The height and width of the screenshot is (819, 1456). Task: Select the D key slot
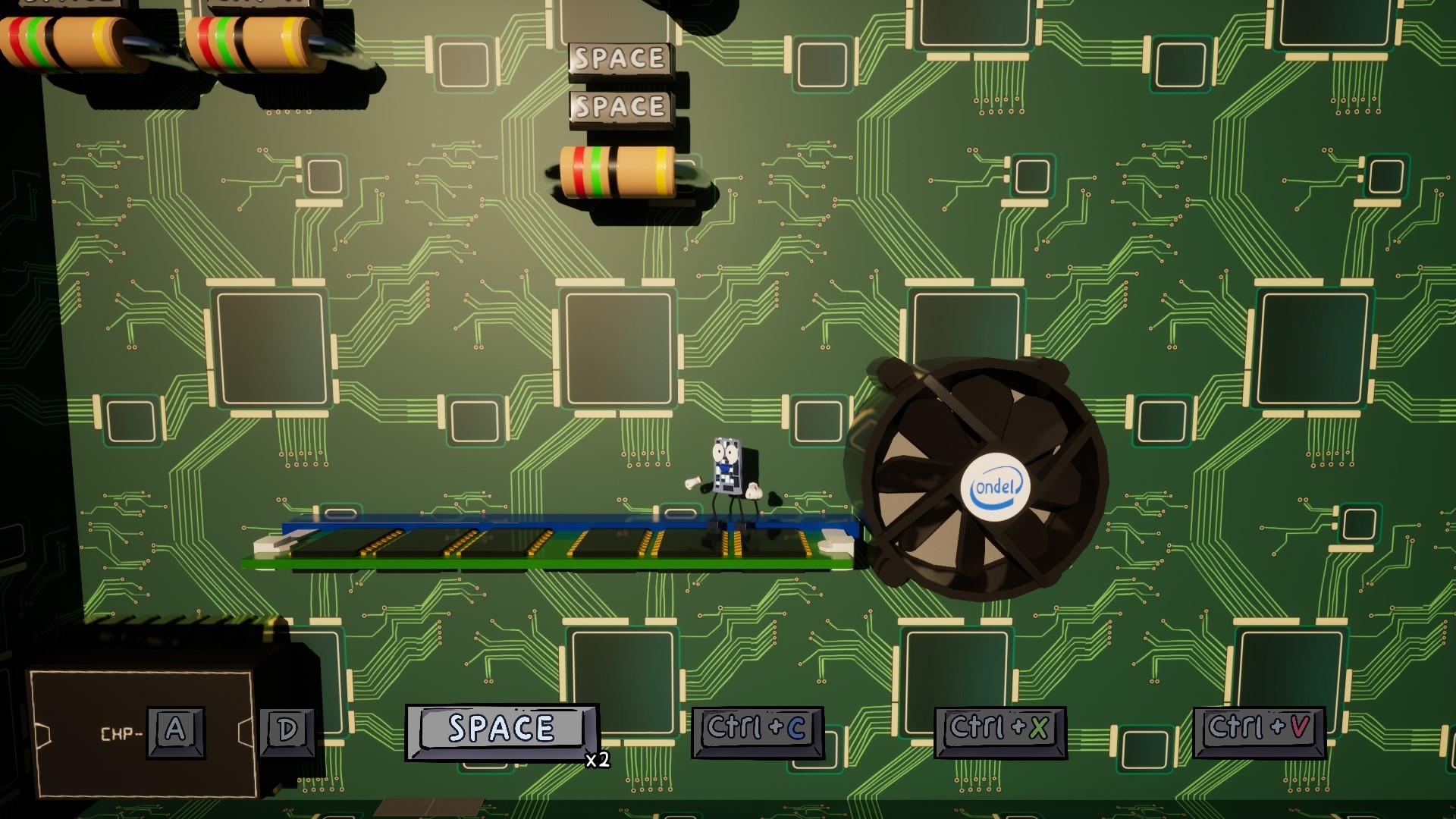point(287,731)
